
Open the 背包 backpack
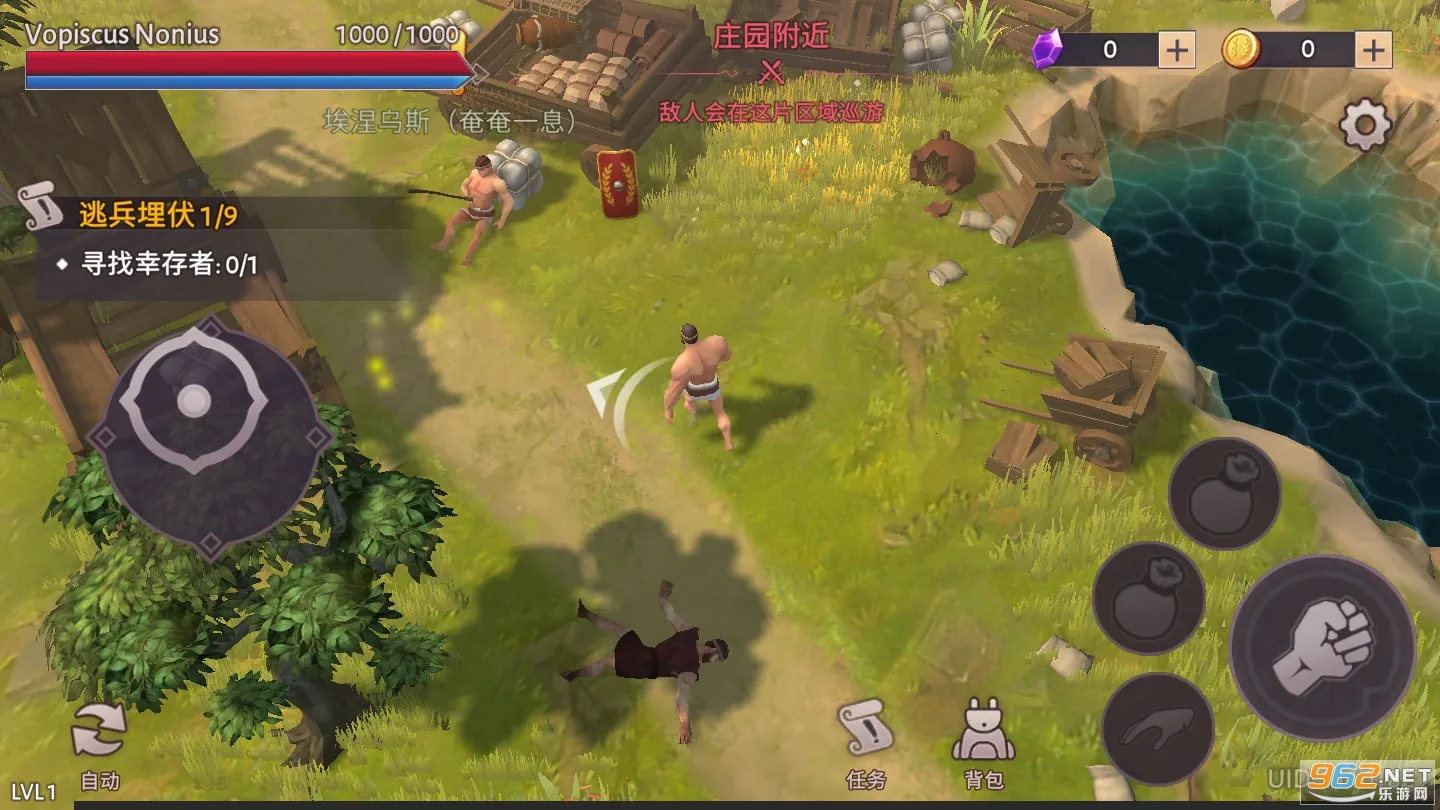point(983,742)
